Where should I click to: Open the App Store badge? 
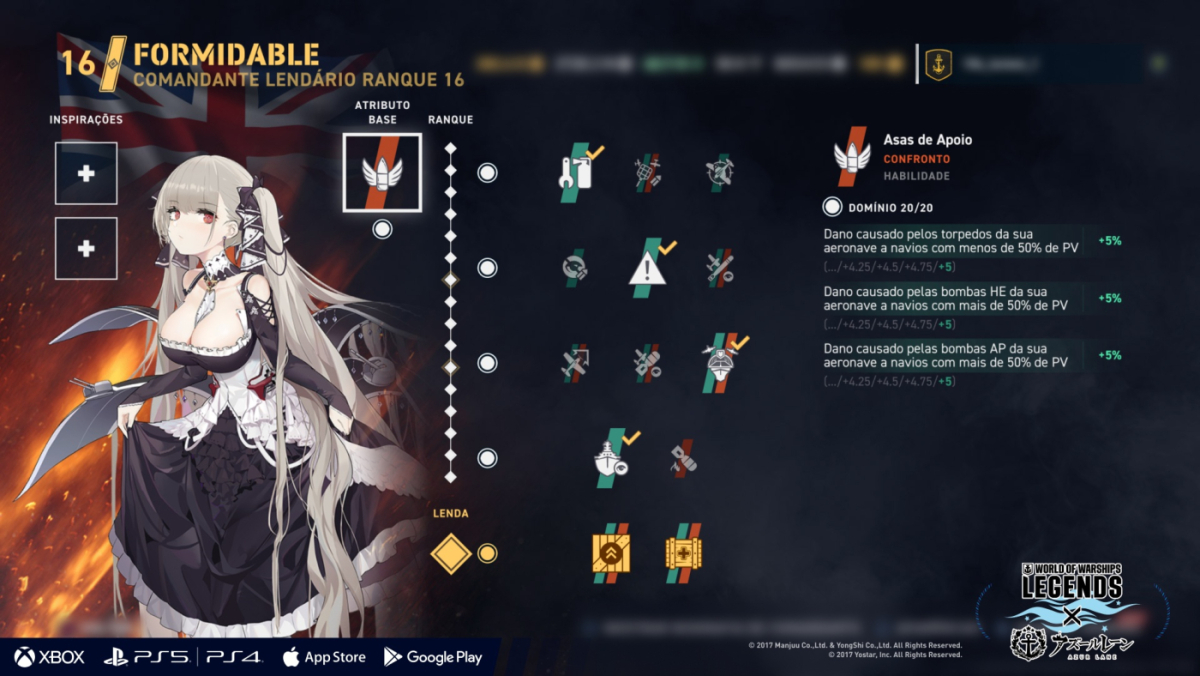[323, 657]
